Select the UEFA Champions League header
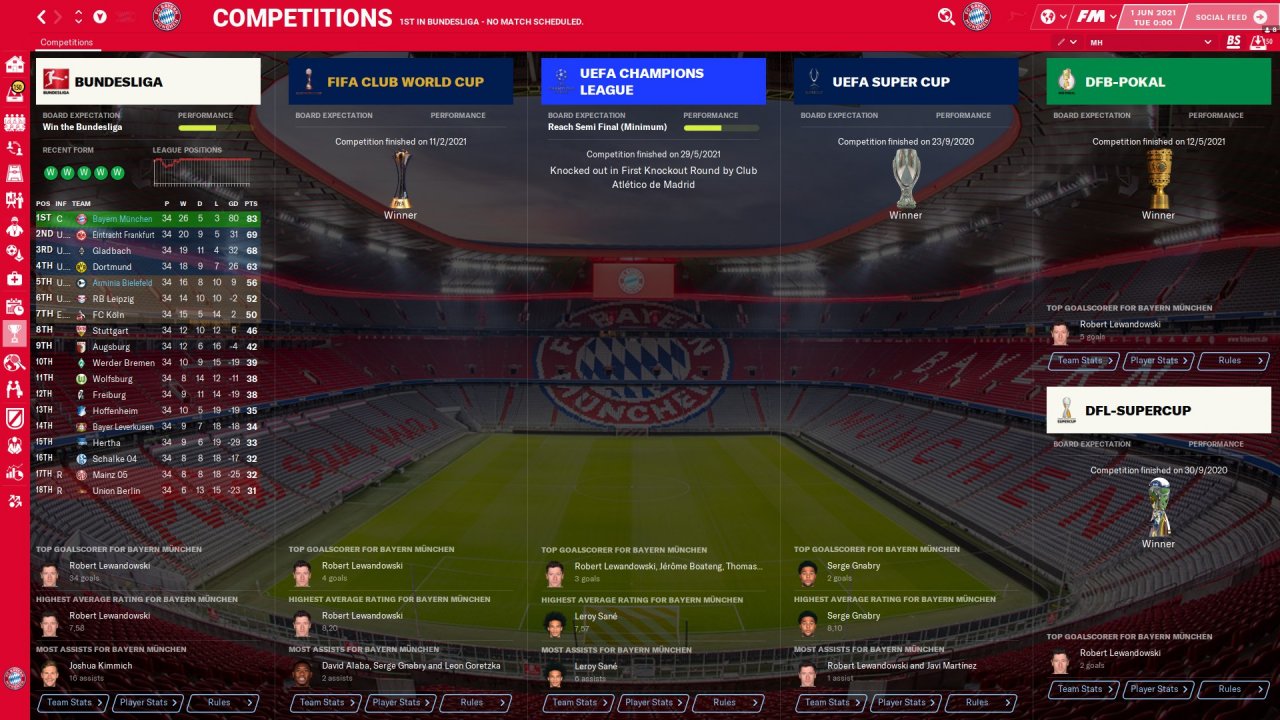 (653, 81)
